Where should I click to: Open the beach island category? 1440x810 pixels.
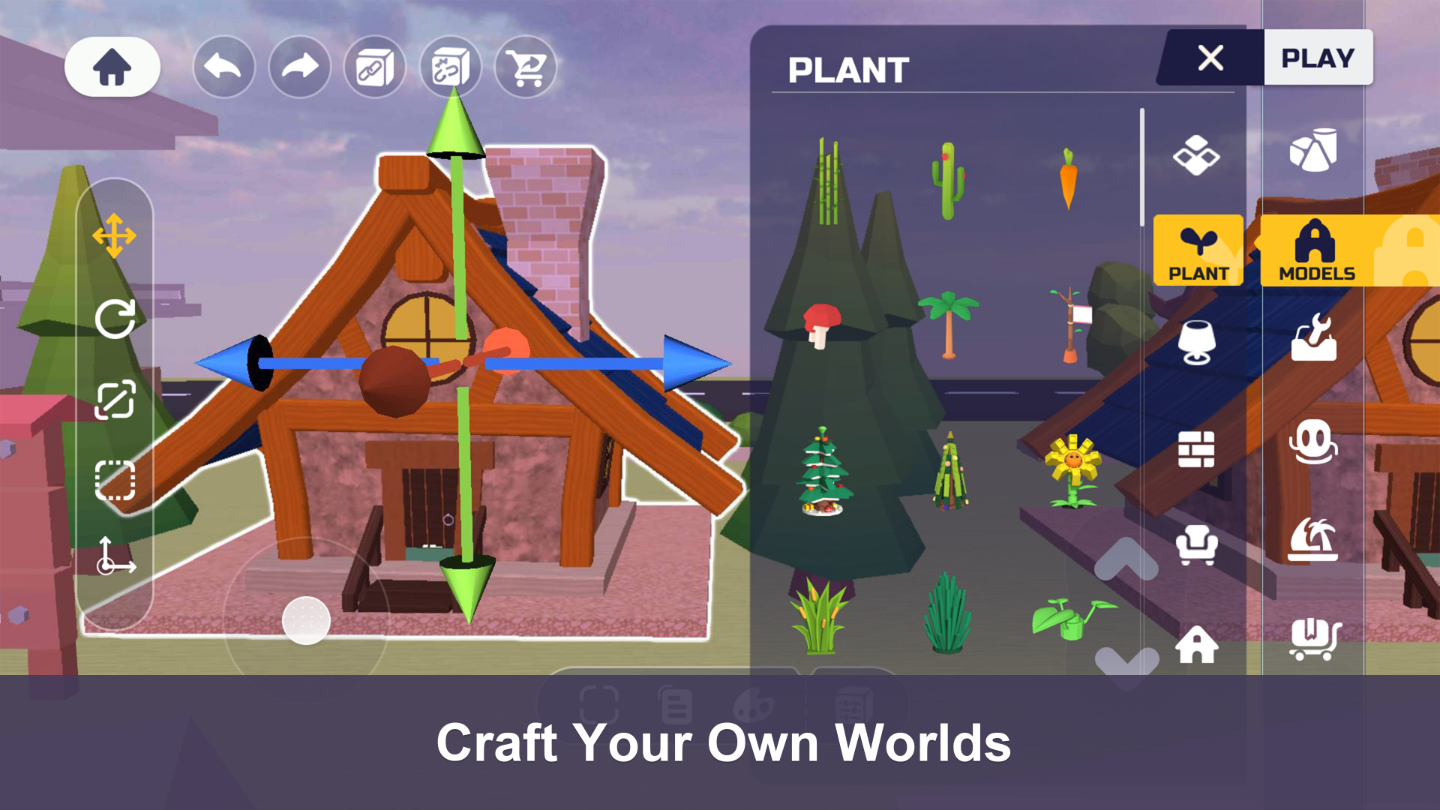1315,537
